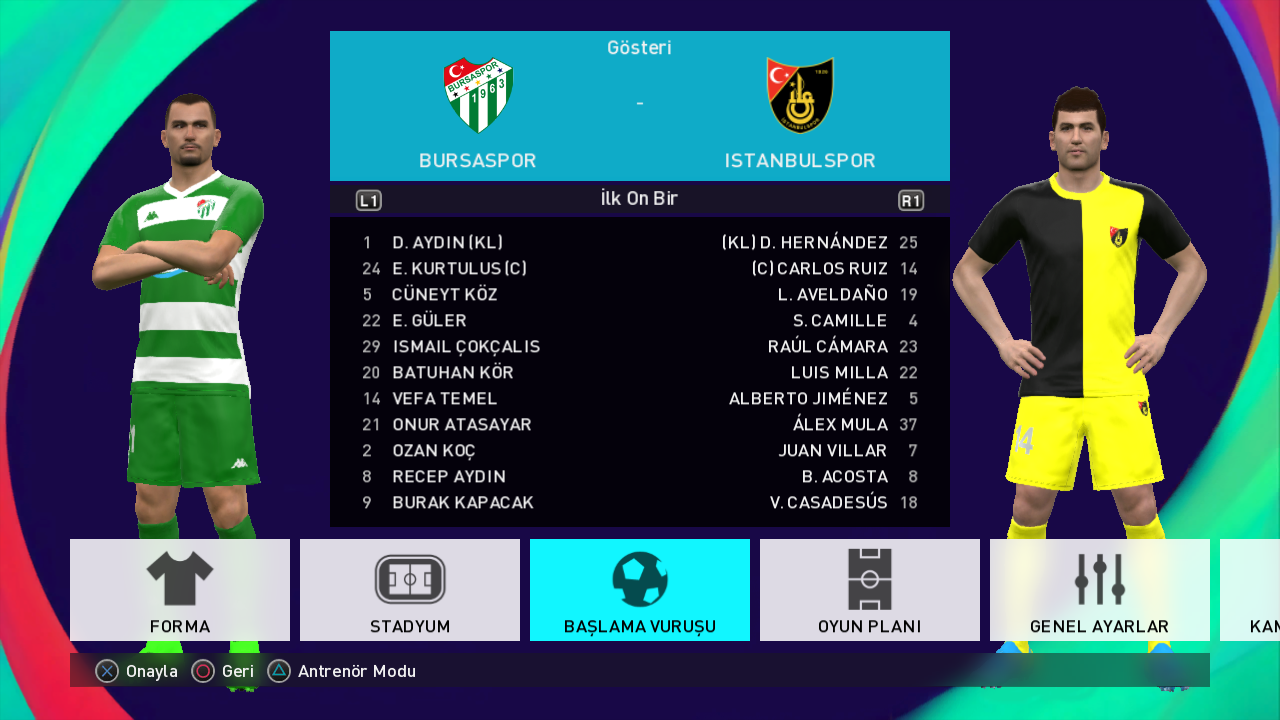The width and height of the screenshot is (1280, 720).
Task: Select the İlk On Bir lineup header
Action: (639, 199)
